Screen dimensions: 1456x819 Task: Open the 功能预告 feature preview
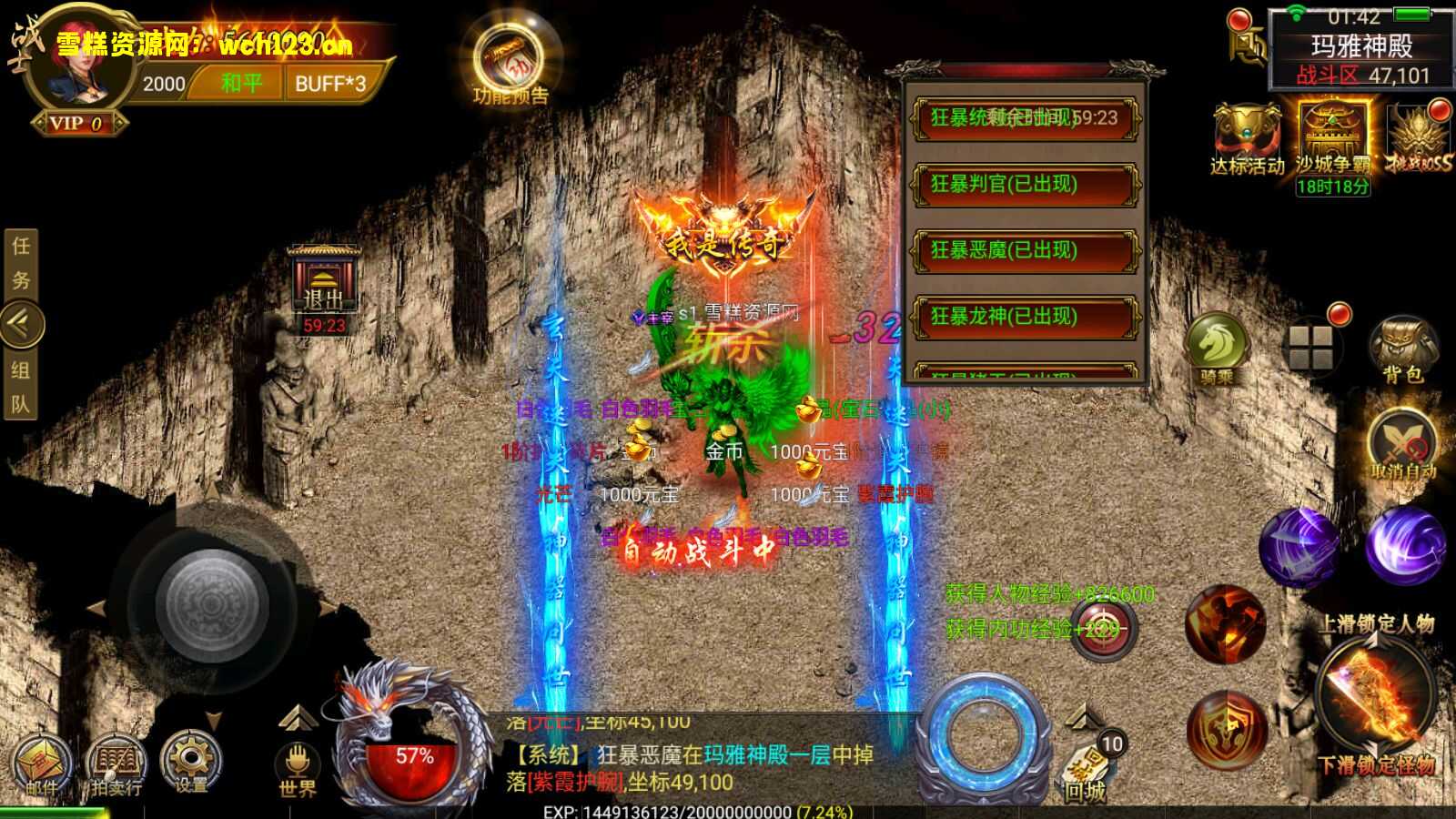[510, 62]
